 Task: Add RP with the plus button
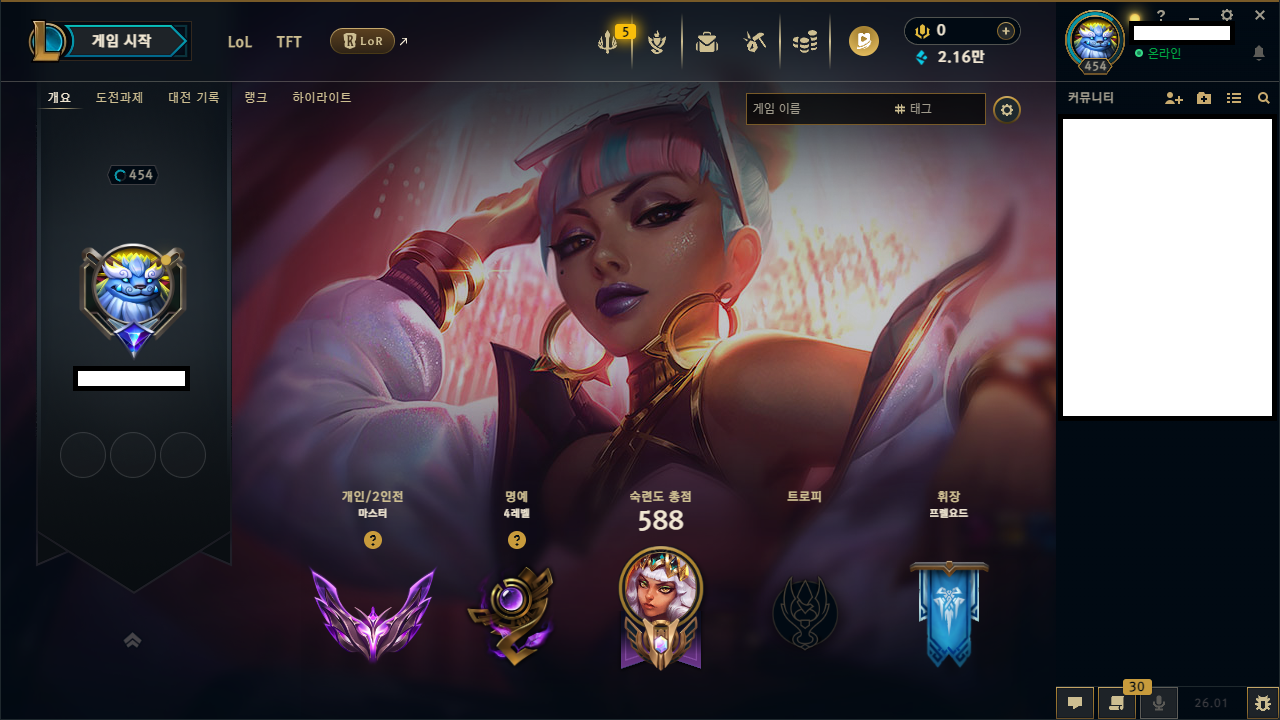[1005, 31]
